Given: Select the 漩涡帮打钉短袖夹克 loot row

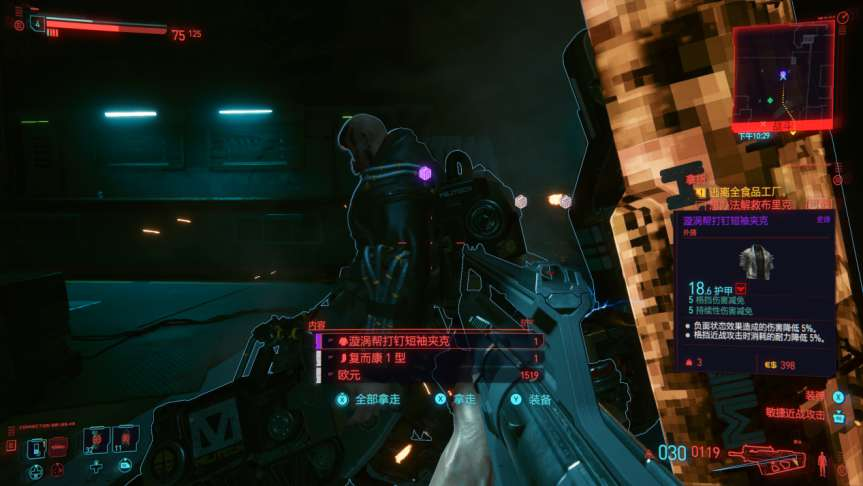Looking at the screenshot, I should [429, 341].
